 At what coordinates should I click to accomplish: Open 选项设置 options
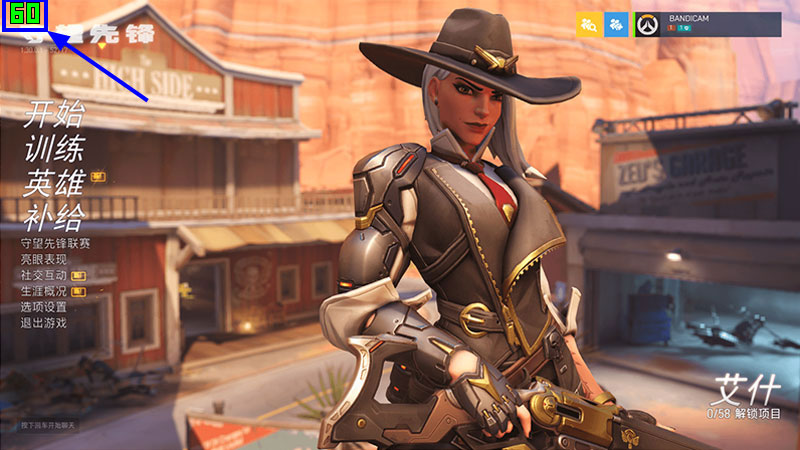click(x=43, y=307)
